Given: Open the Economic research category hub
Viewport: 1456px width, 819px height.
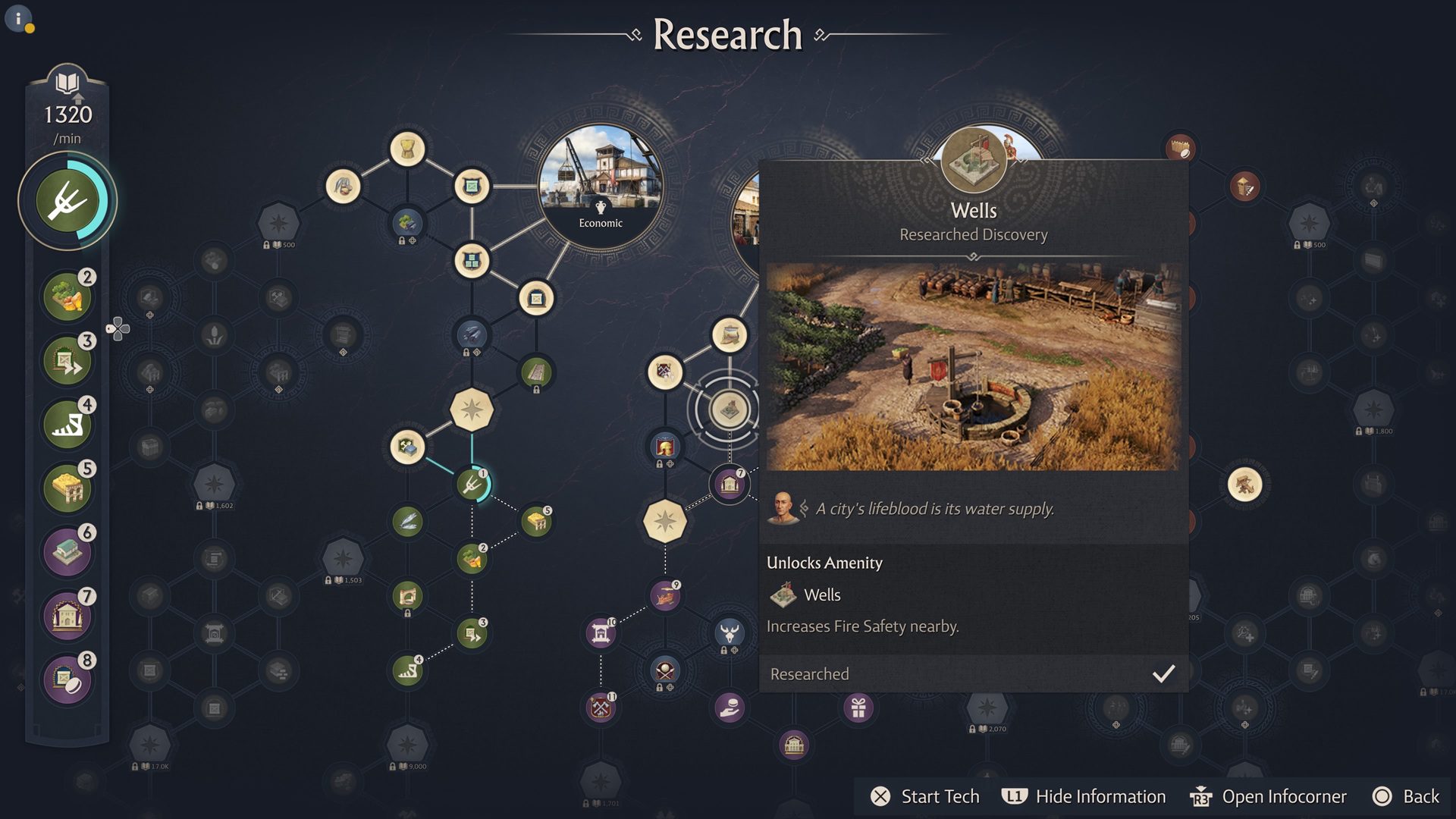Looking at the screenshot, I should (x=601, y=186).
